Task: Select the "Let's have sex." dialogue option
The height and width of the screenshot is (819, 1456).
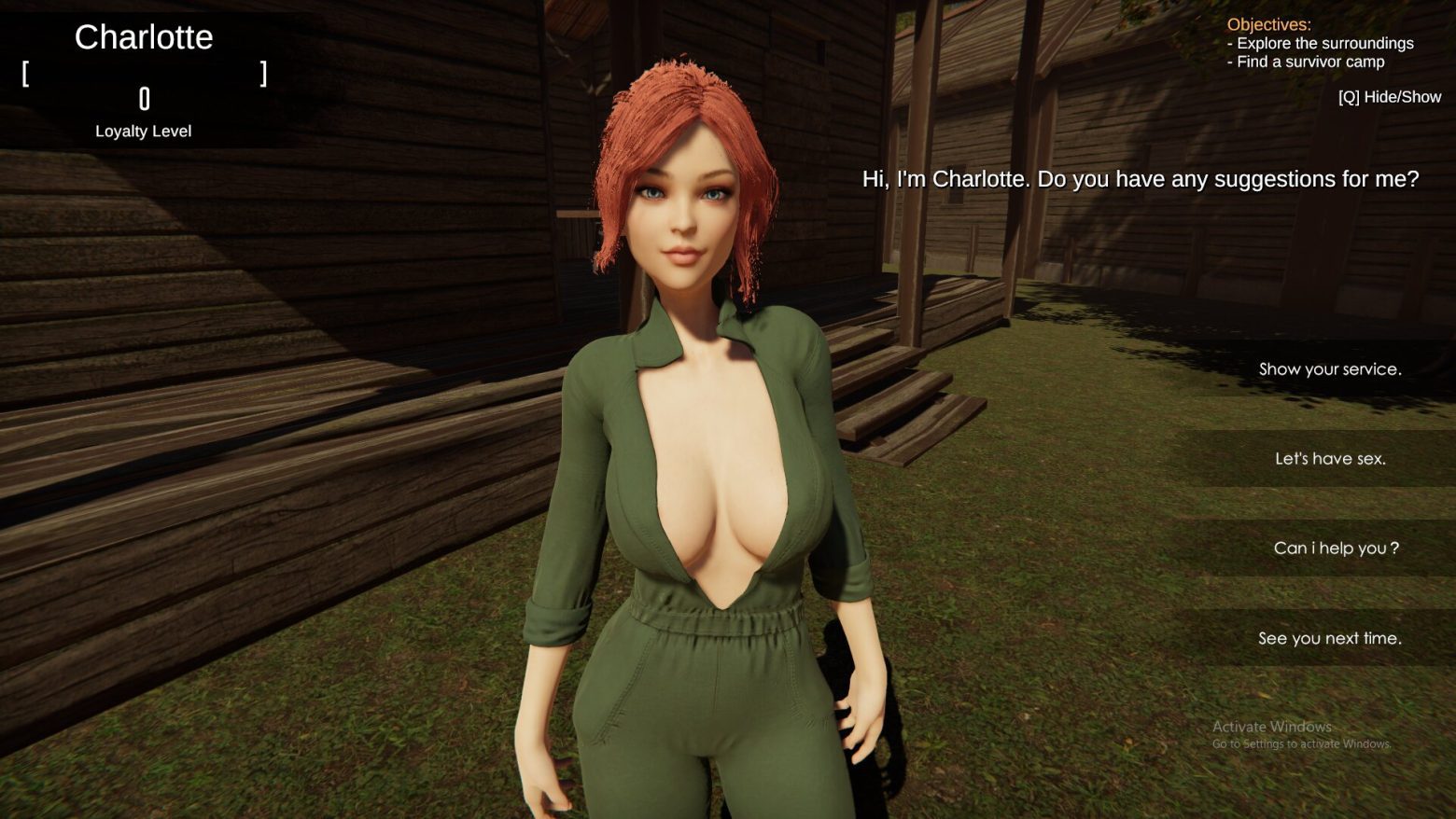Action: tap(1329, 459)
